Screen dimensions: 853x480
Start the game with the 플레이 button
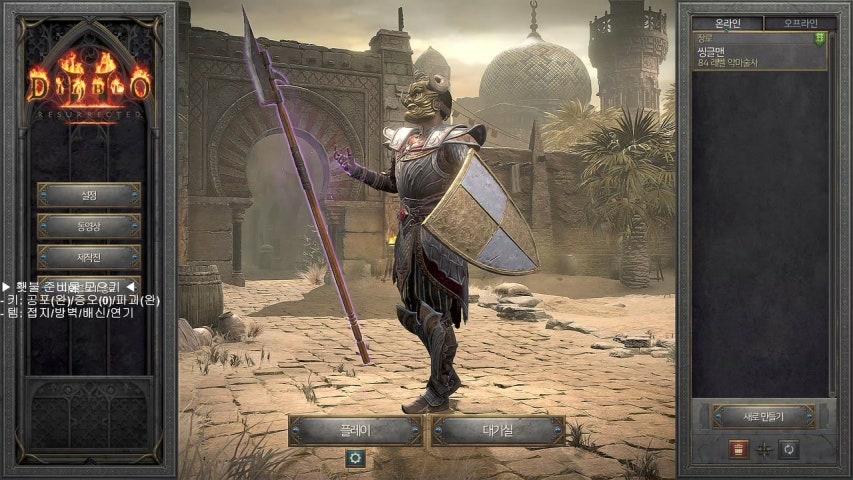pyautogui.click(x=355, y=431)
